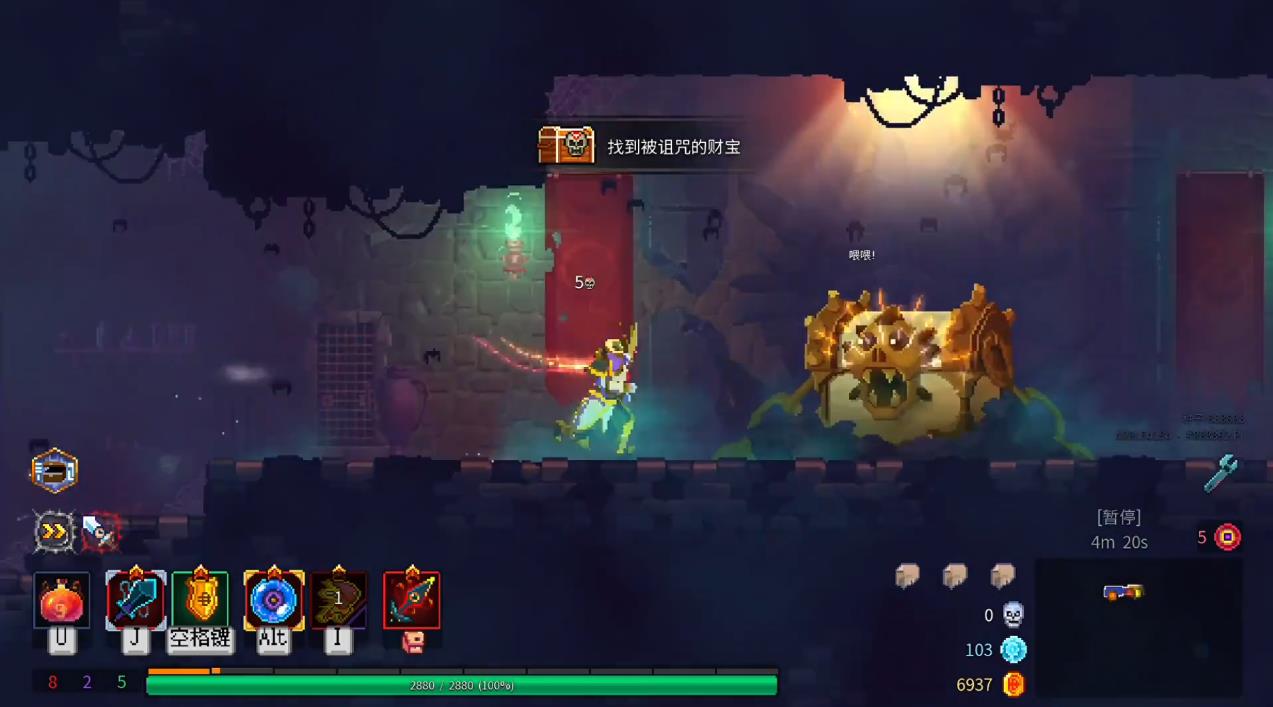1273x707 pixels.
Task: Choose the golden shield slot
Action: 200,600
